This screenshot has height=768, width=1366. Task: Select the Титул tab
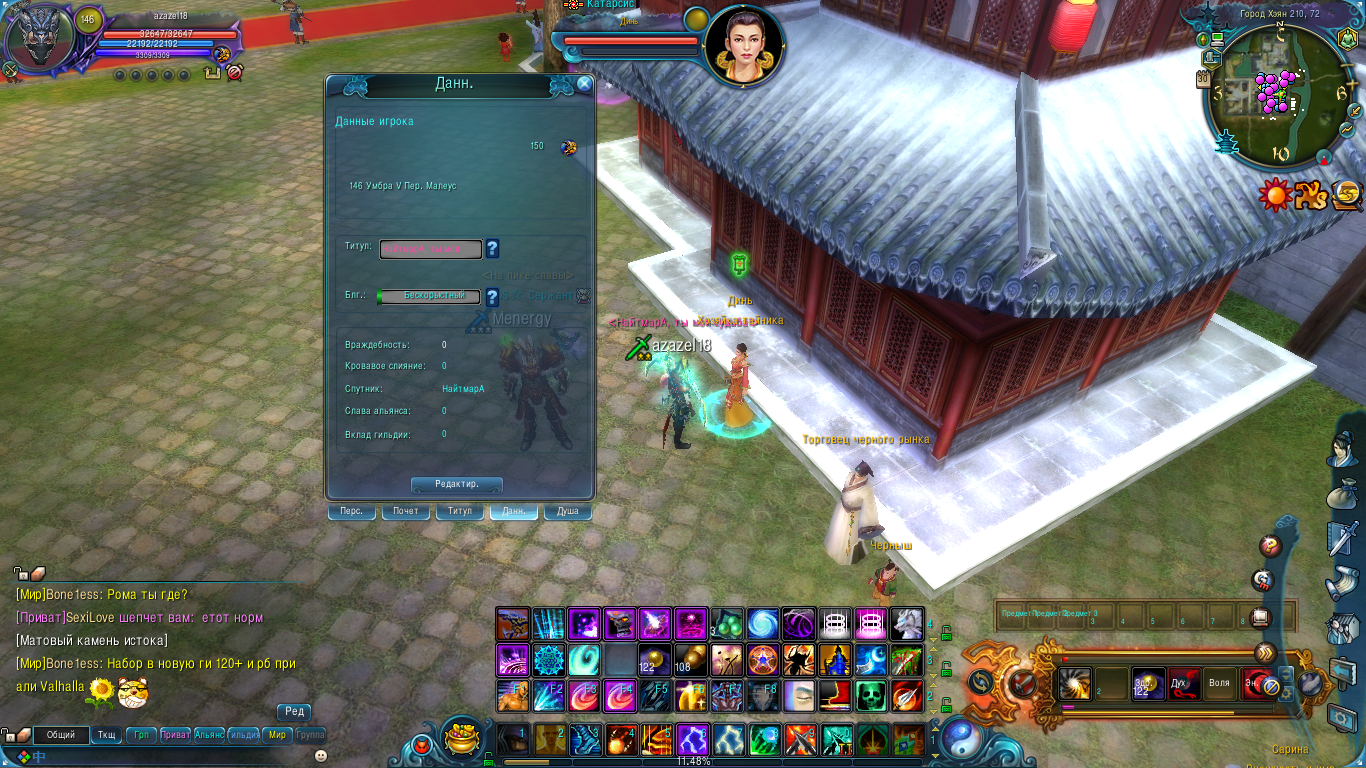[460, 512]
